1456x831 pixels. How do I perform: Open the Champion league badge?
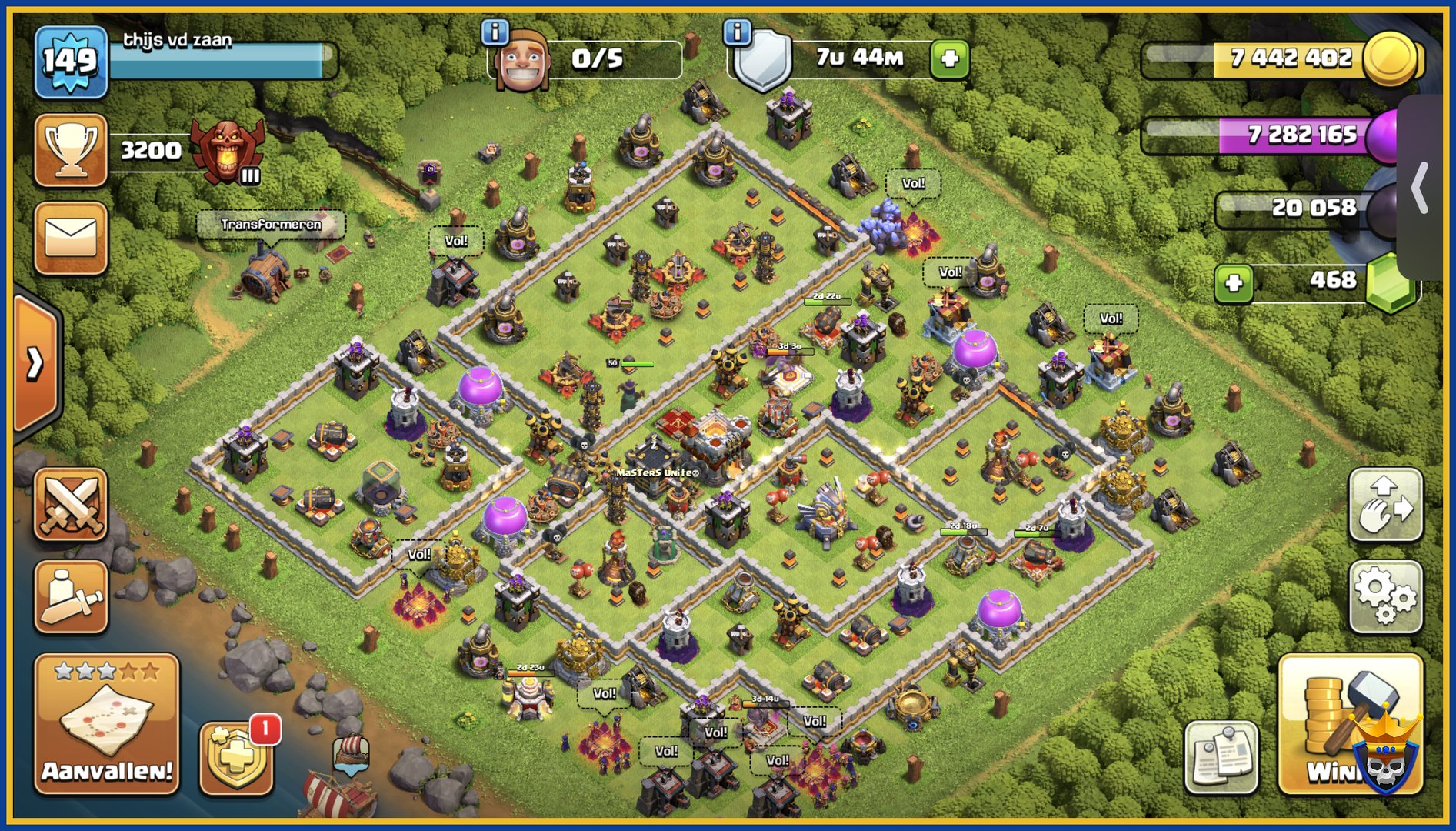227,151
